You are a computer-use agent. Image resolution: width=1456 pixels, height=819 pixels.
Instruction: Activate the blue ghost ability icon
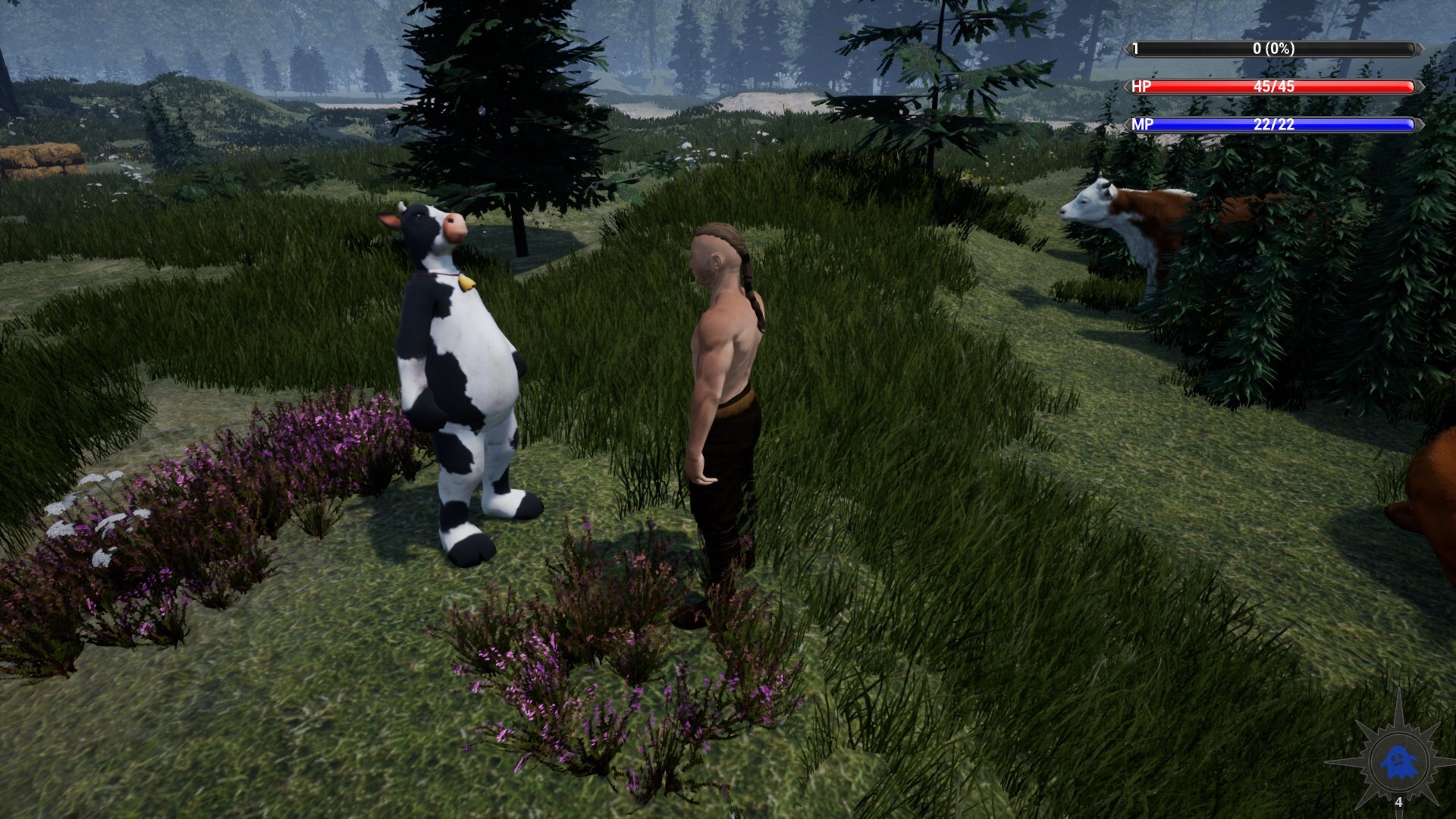coord(1397,762)
